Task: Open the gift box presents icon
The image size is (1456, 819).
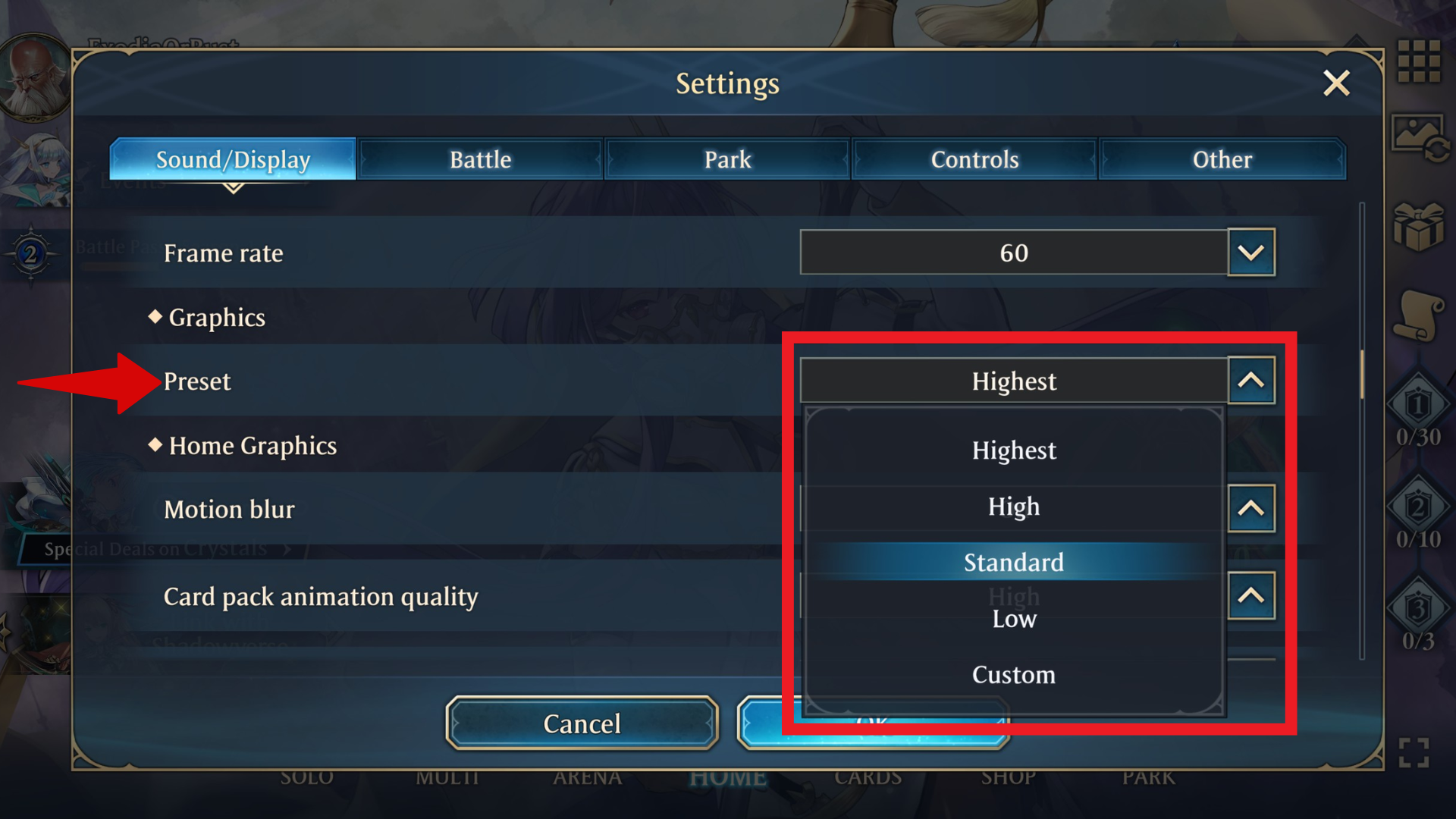Action: (1420, 227)
